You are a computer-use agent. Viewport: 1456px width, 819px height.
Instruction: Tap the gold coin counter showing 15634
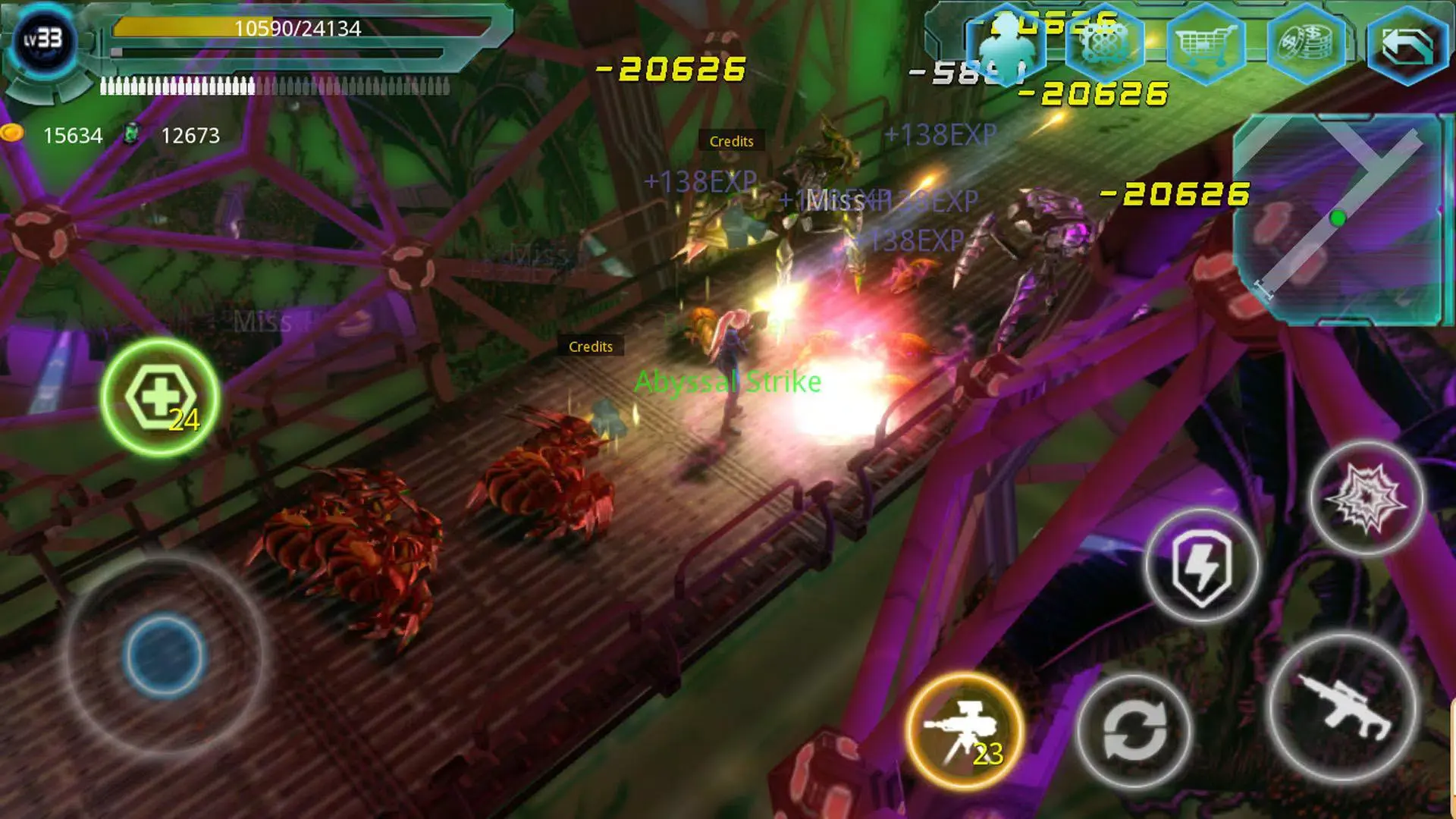click(72, 135)
